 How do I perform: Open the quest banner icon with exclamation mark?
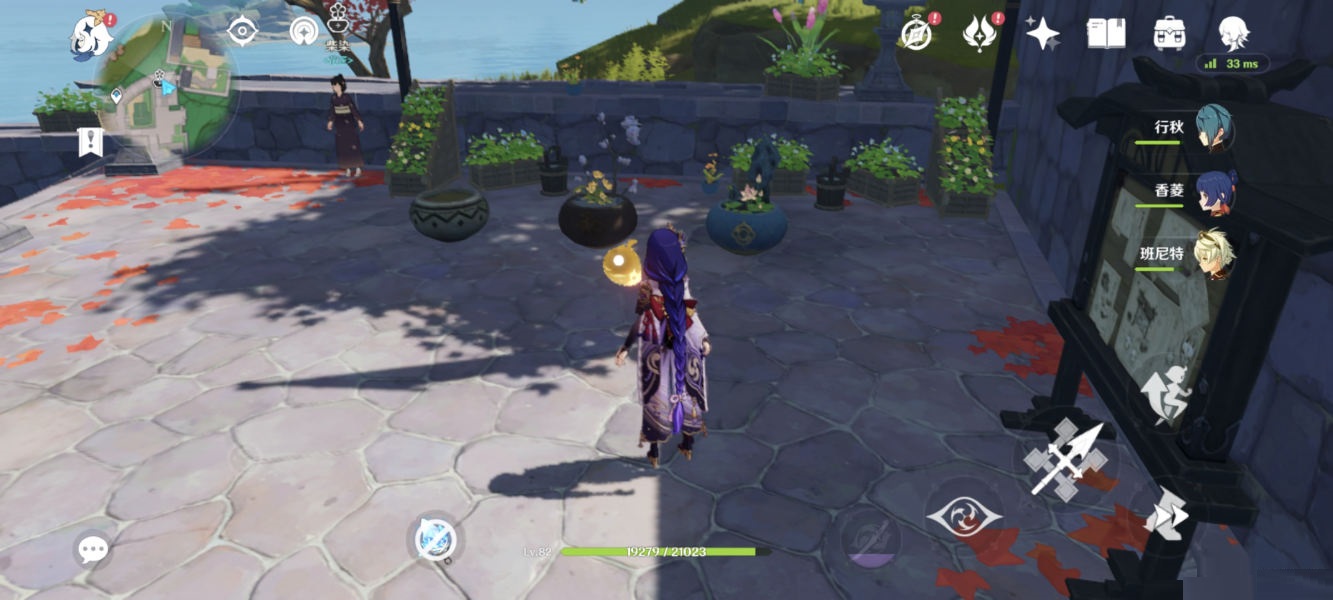(90, 142)
